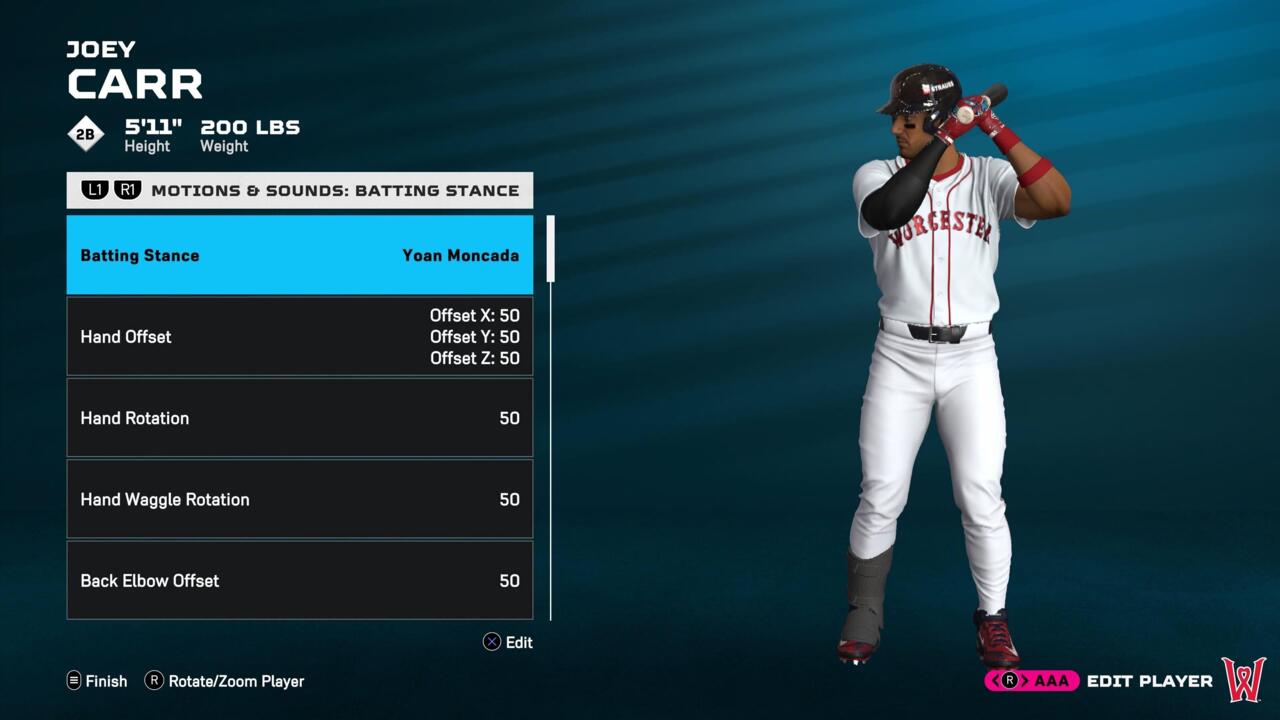Open the Hand Offset setting
Image resolution: width=1280 pixels, height=720 pixels.
pos(299,337)
